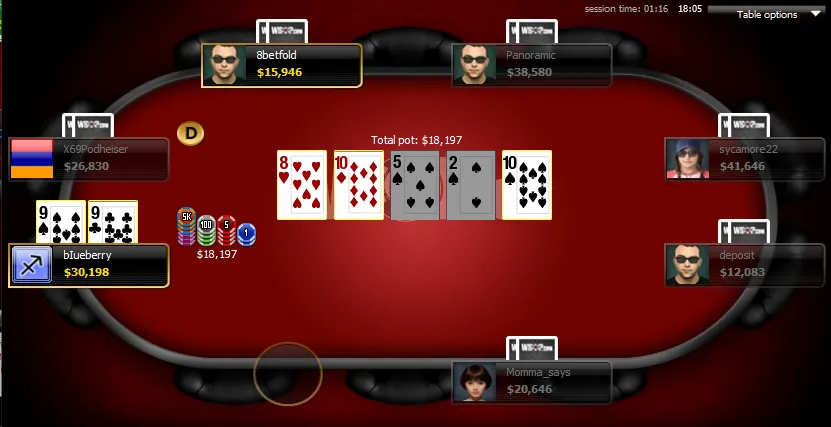Select player bIueberry's seat panel
The image size is (831, 427).
click(x=88, y=265)
